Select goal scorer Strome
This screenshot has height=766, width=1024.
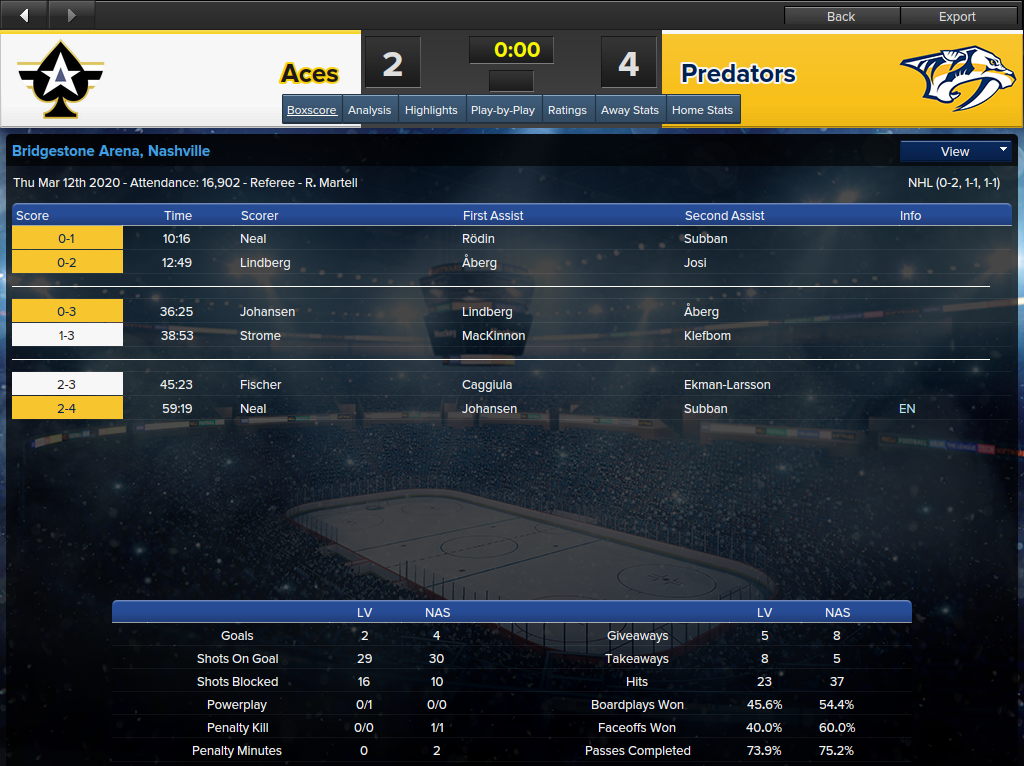[260, 336]
